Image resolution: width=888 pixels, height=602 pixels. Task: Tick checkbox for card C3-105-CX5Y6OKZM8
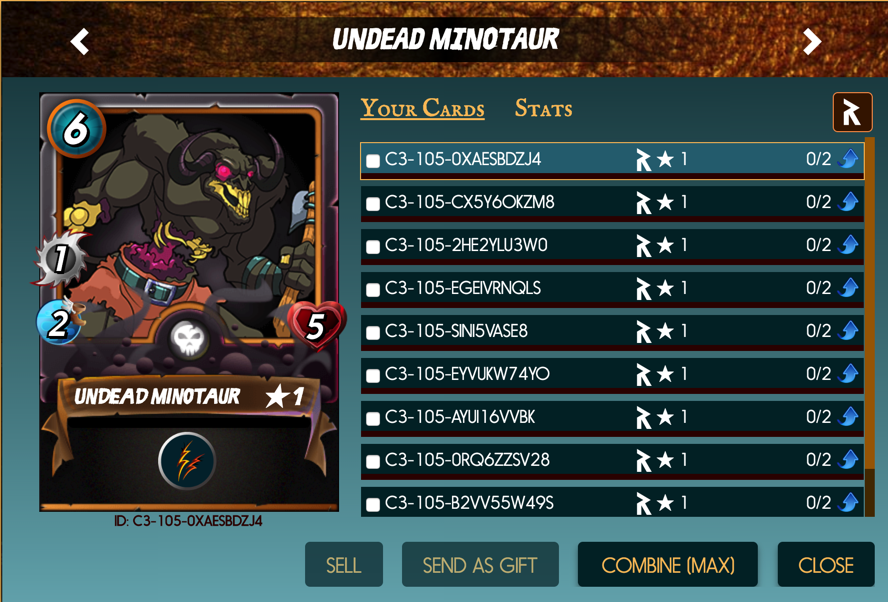[x=373, y=204]
